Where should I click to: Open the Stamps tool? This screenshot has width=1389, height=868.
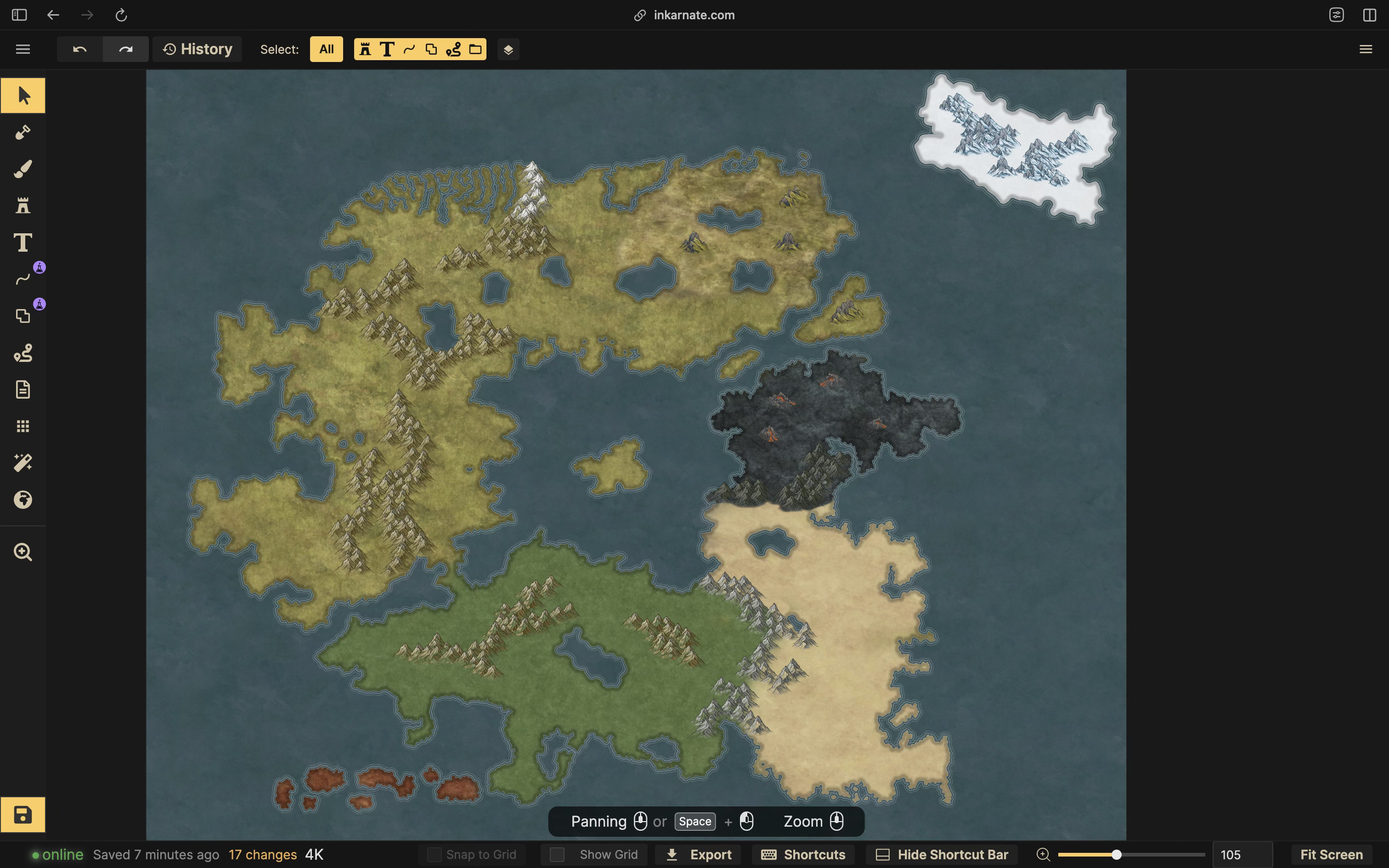pos(23,205)
